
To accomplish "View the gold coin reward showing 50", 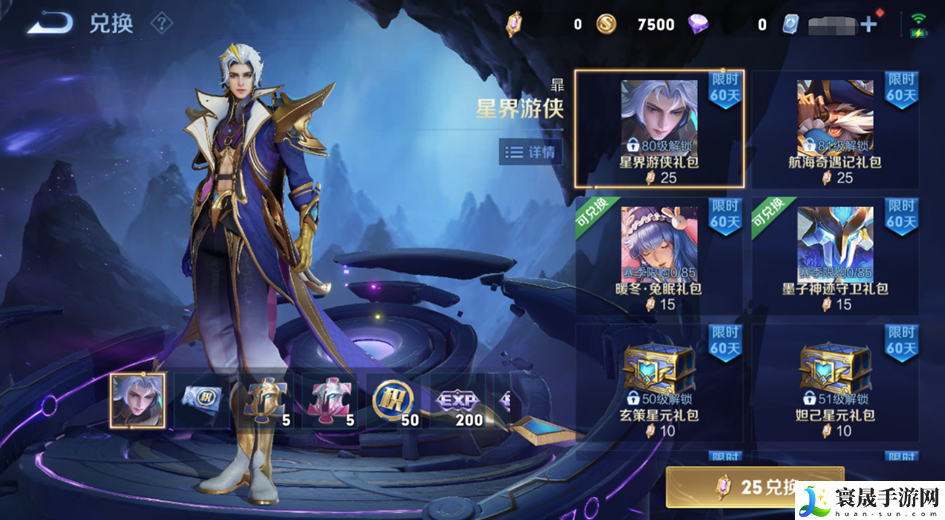I will tap(394, 401).
